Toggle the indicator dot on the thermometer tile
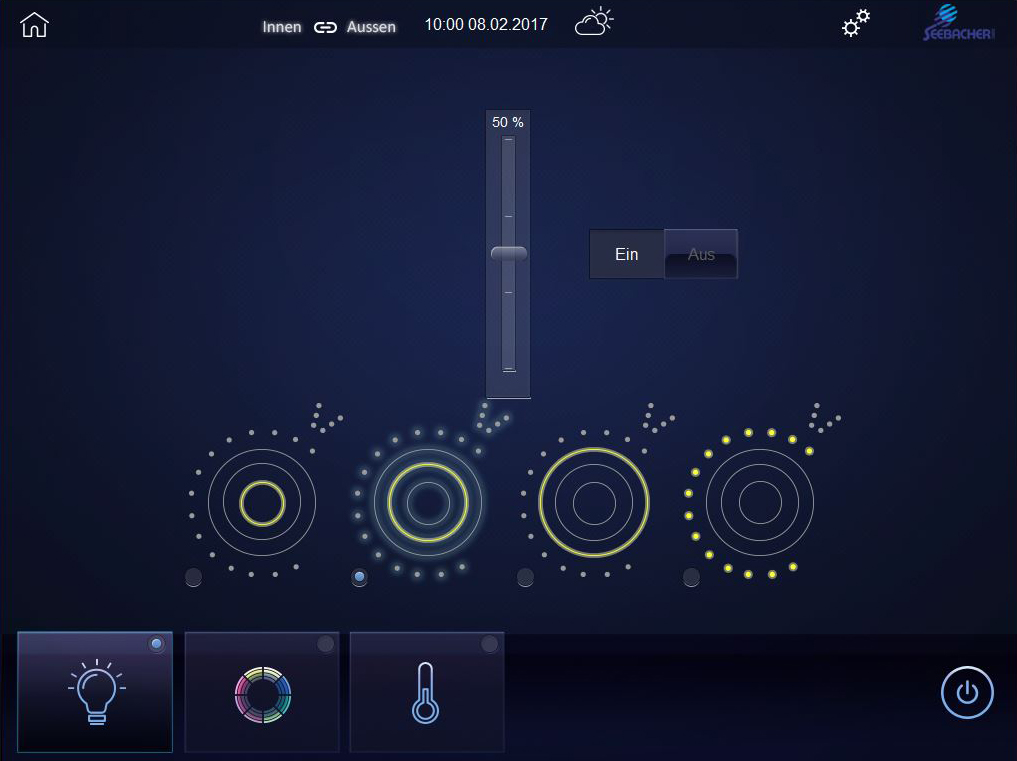 (x=489, y=645)
